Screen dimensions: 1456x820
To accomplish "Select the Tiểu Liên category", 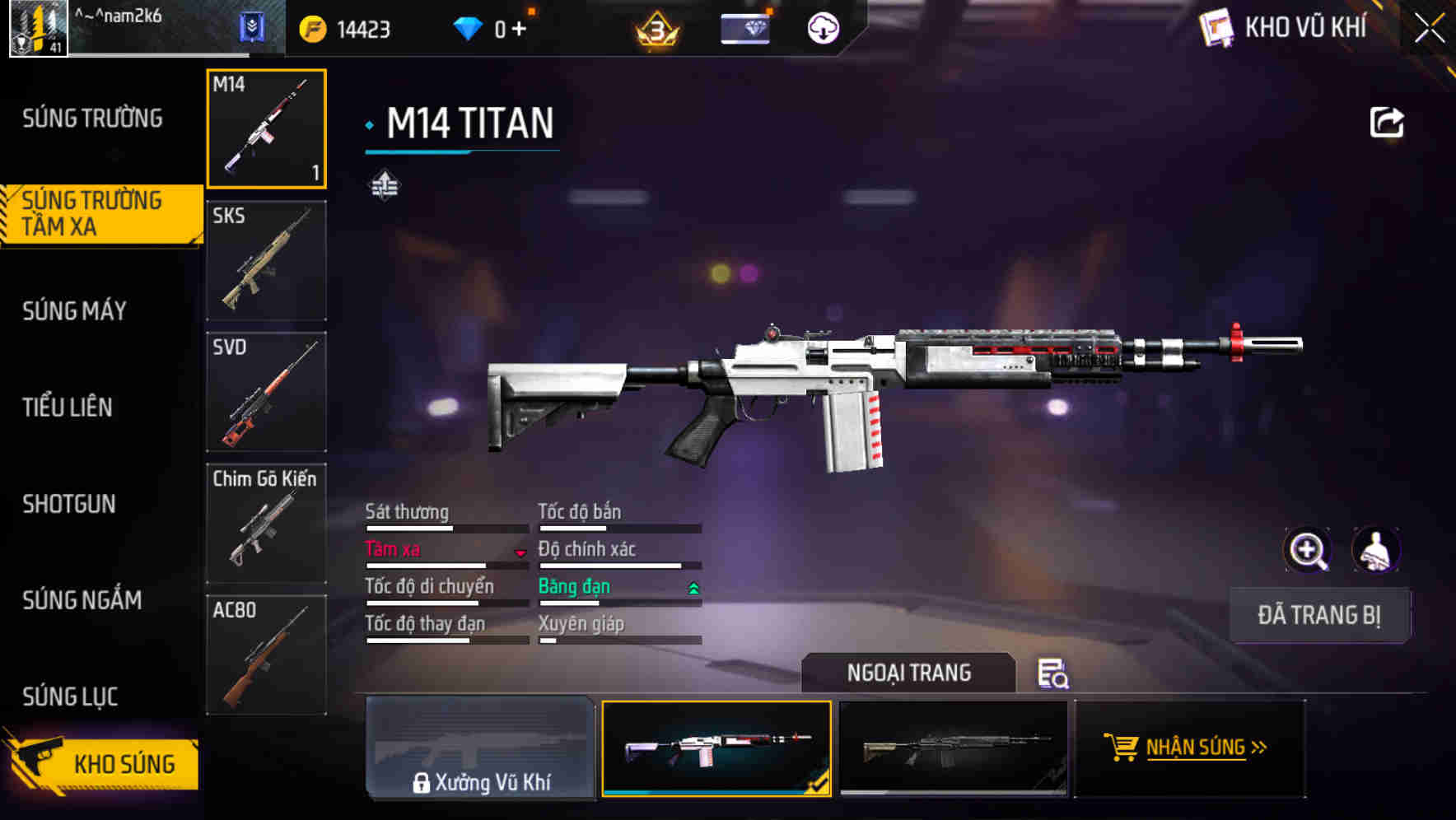I will (x=68, y=407).
